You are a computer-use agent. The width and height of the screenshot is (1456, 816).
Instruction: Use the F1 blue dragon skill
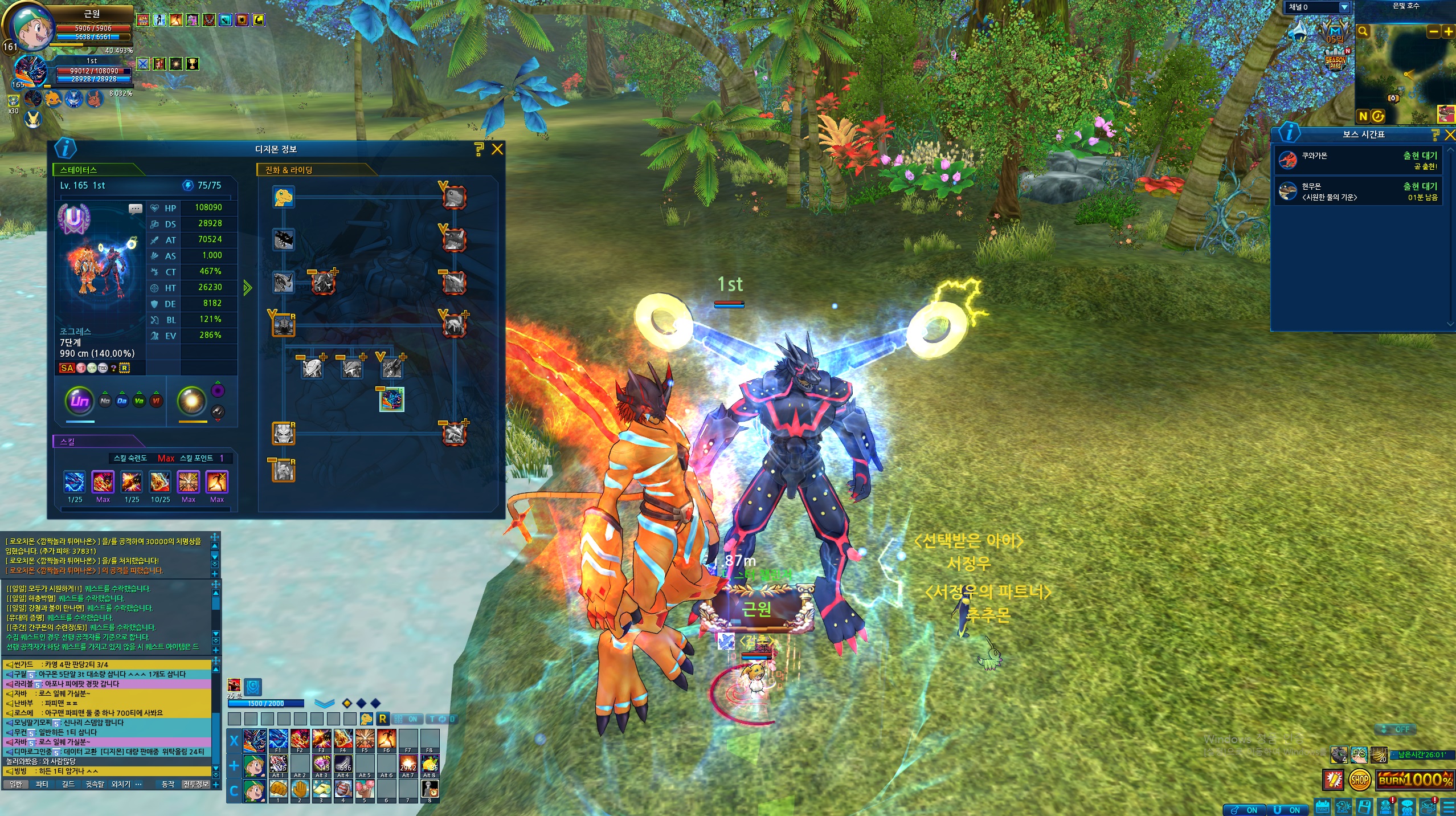click(278, 740)
